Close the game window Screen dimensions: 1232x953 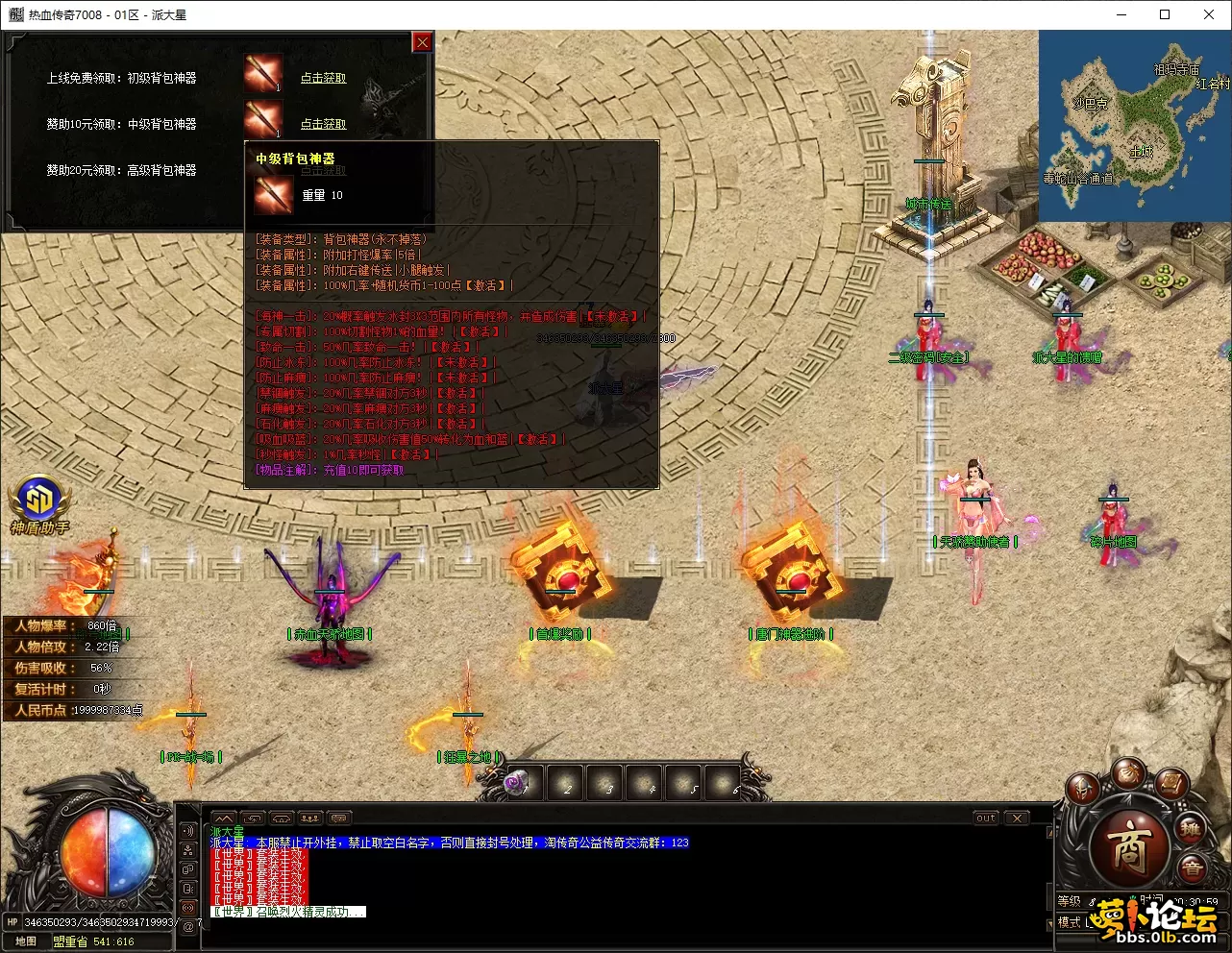click(1209, 14)
